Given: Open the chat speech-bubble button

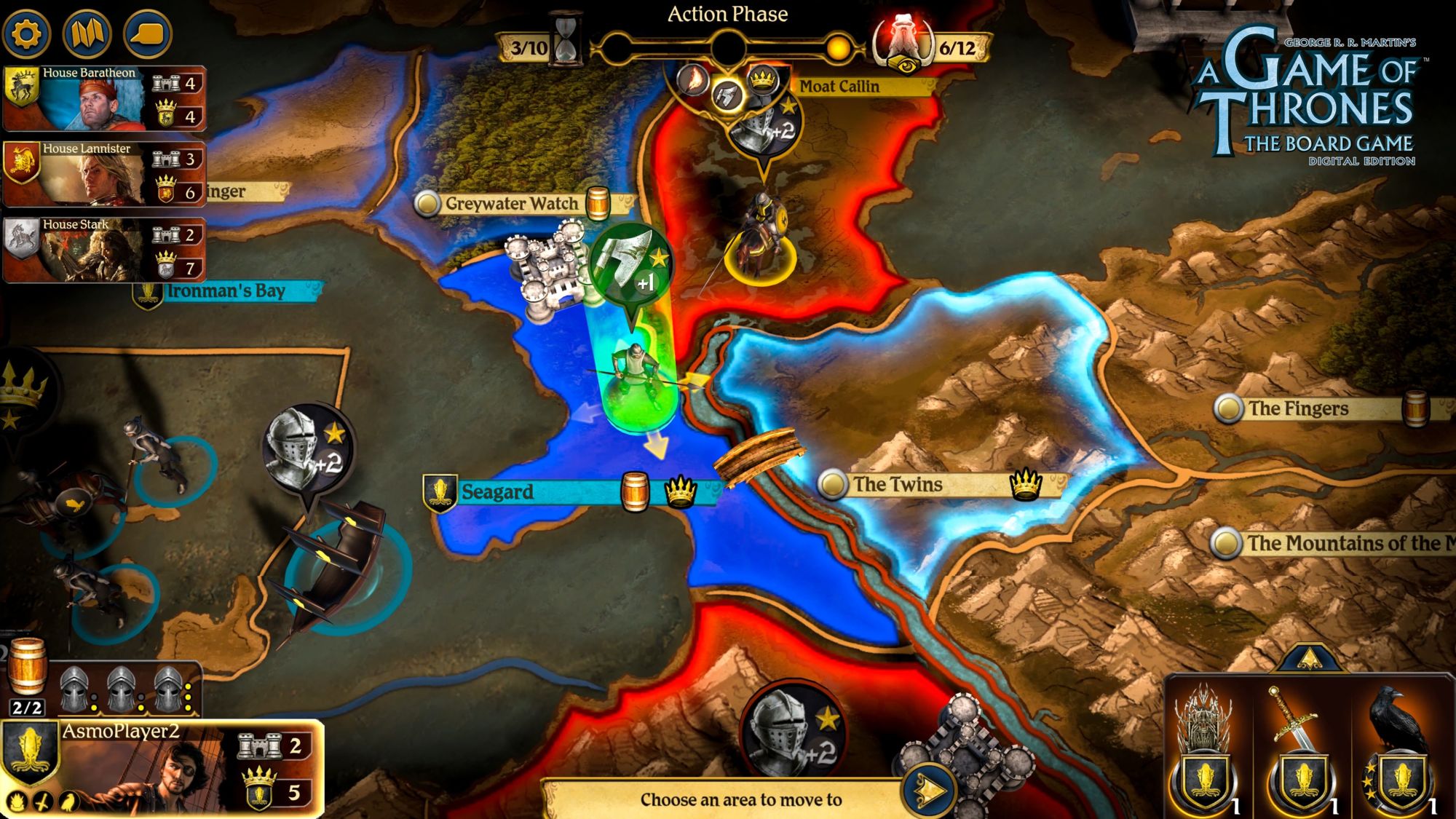Looking at the screenshot, I should (x=148, y=33).
